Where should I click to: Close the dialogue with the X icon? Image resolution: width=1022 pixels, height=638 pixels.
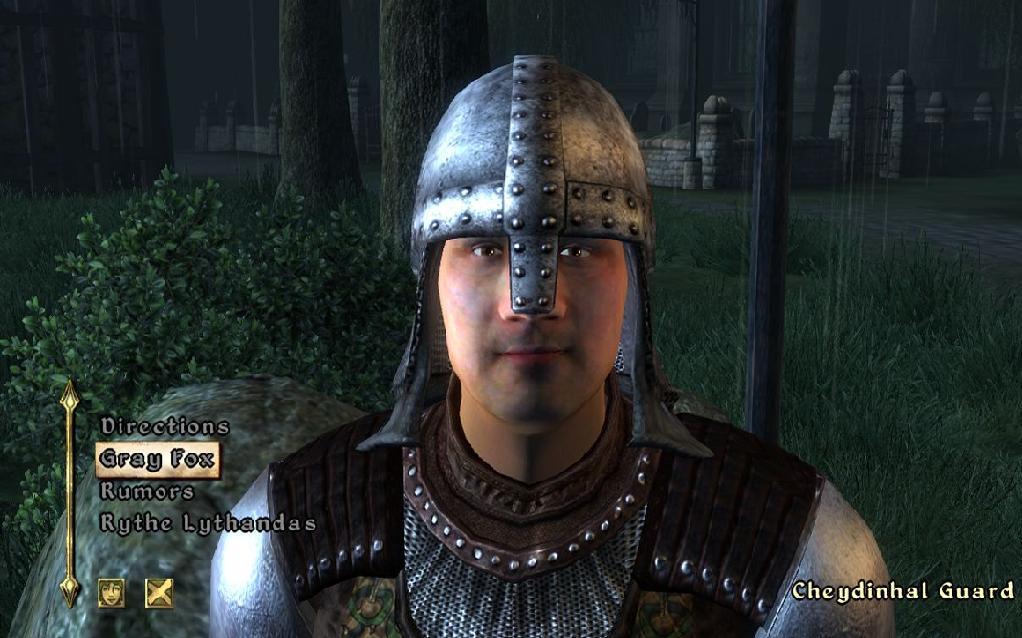(x=159, y=593)
